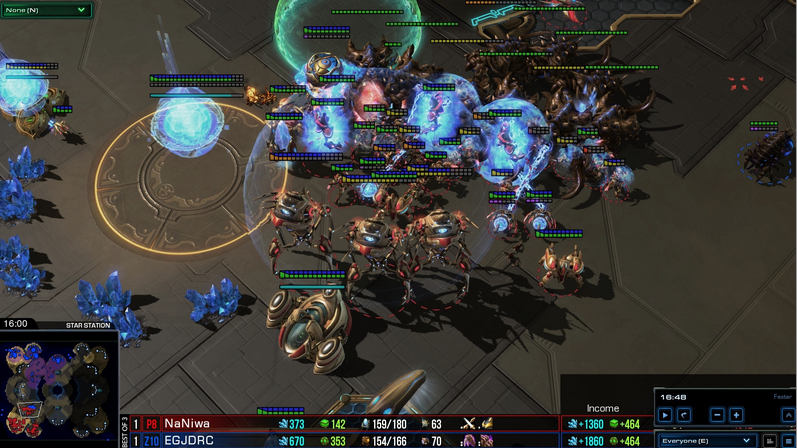Click the replay play button
The height and width of the screenshot is (448, 797).
(x=665, y=415)
